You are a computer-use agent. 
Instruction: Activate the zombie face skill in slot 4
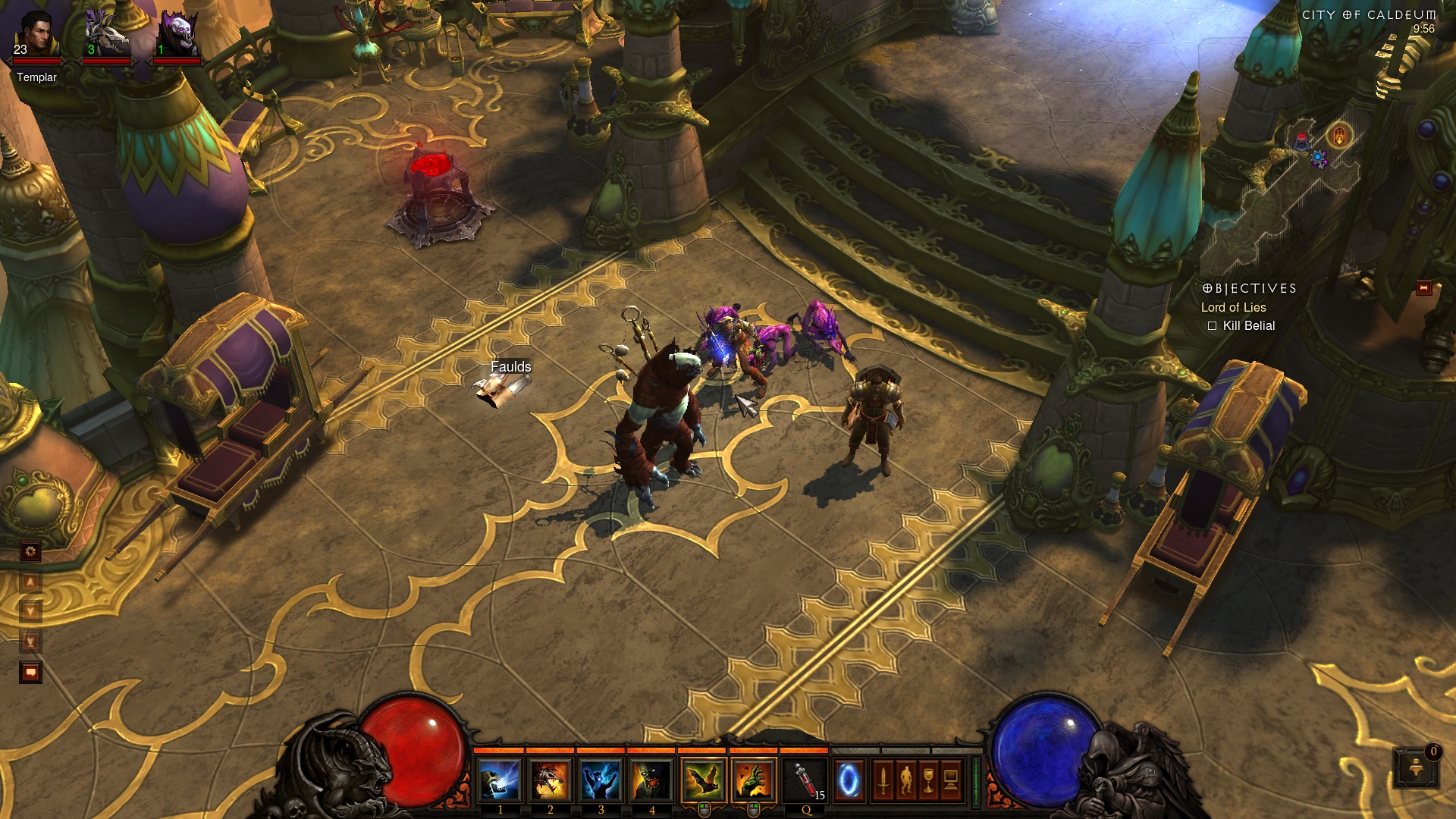click(651, 780)
